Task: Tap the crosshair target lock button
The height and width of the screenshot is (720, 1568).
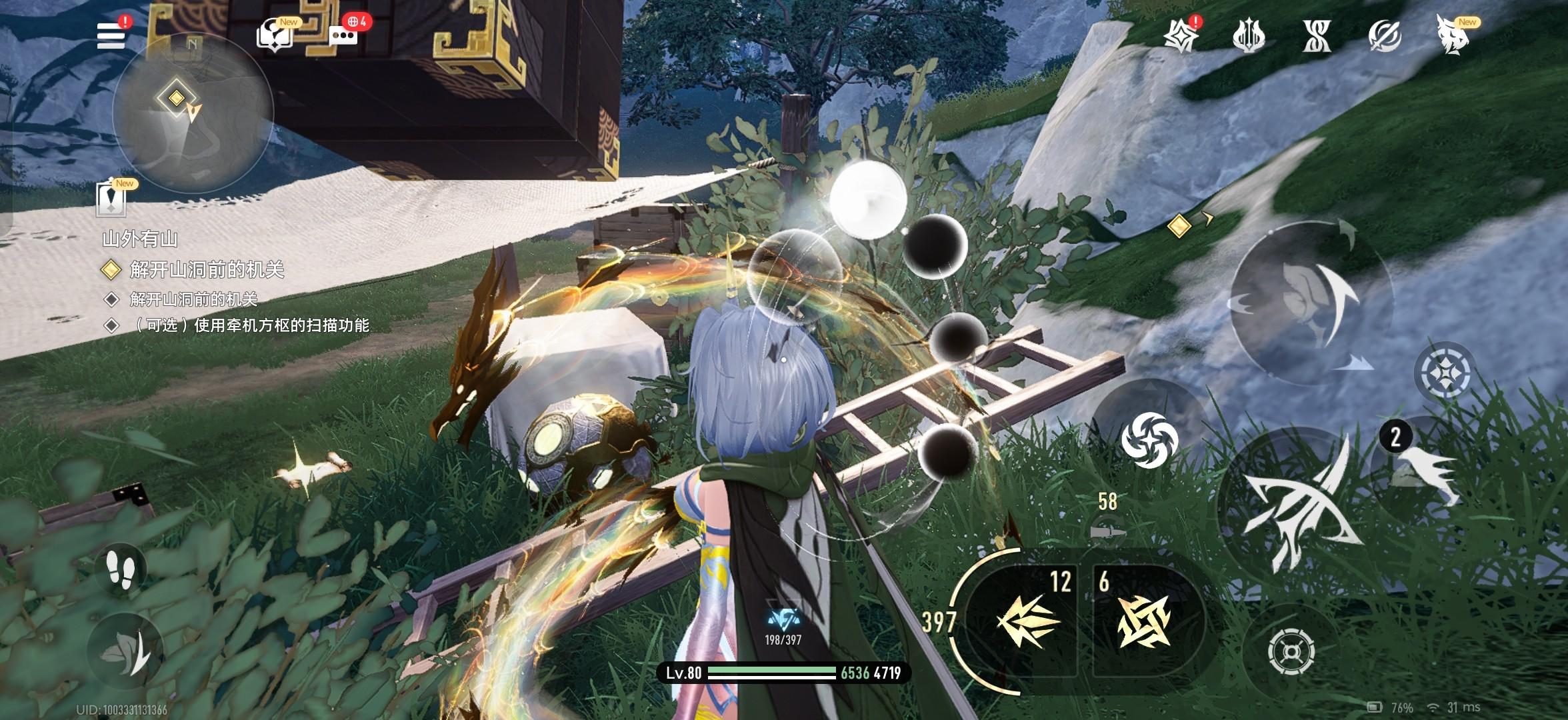Action: 1291,650
